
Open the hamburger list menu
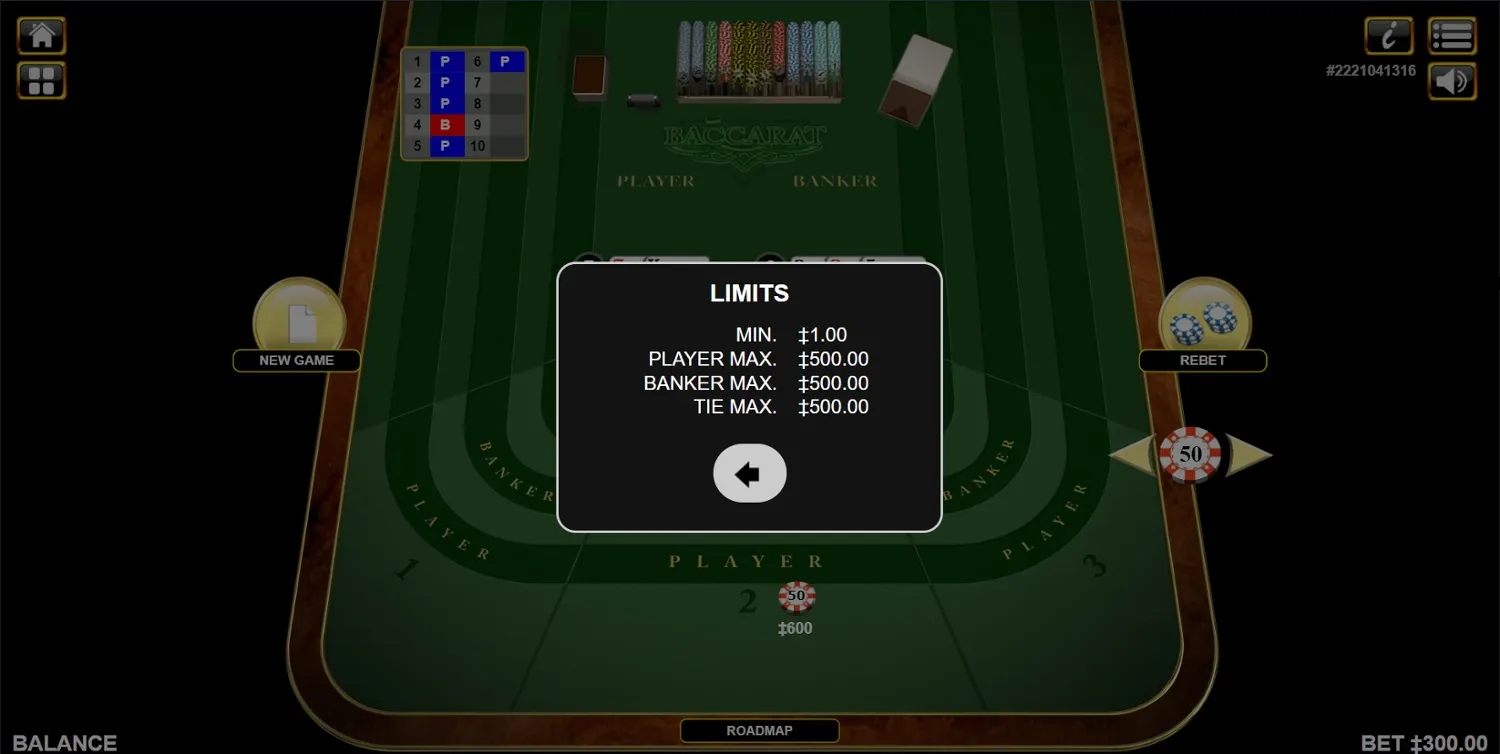coord(1452,35)
